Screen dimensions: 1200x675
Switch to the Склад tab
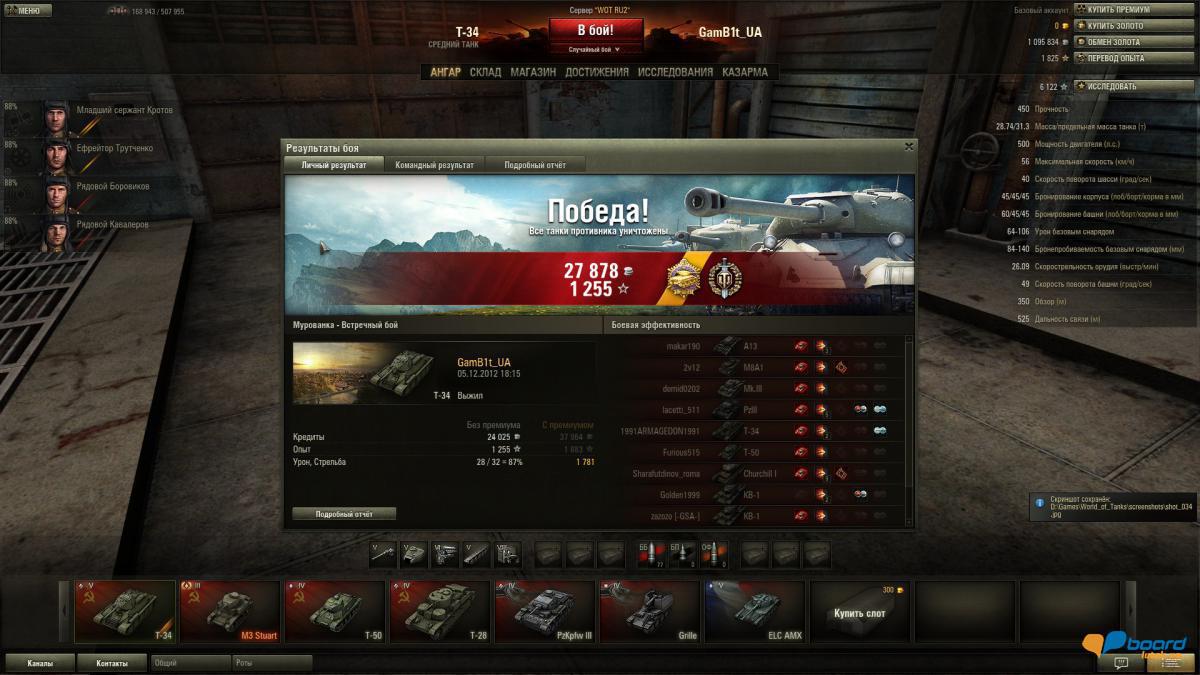click(485, 72)
